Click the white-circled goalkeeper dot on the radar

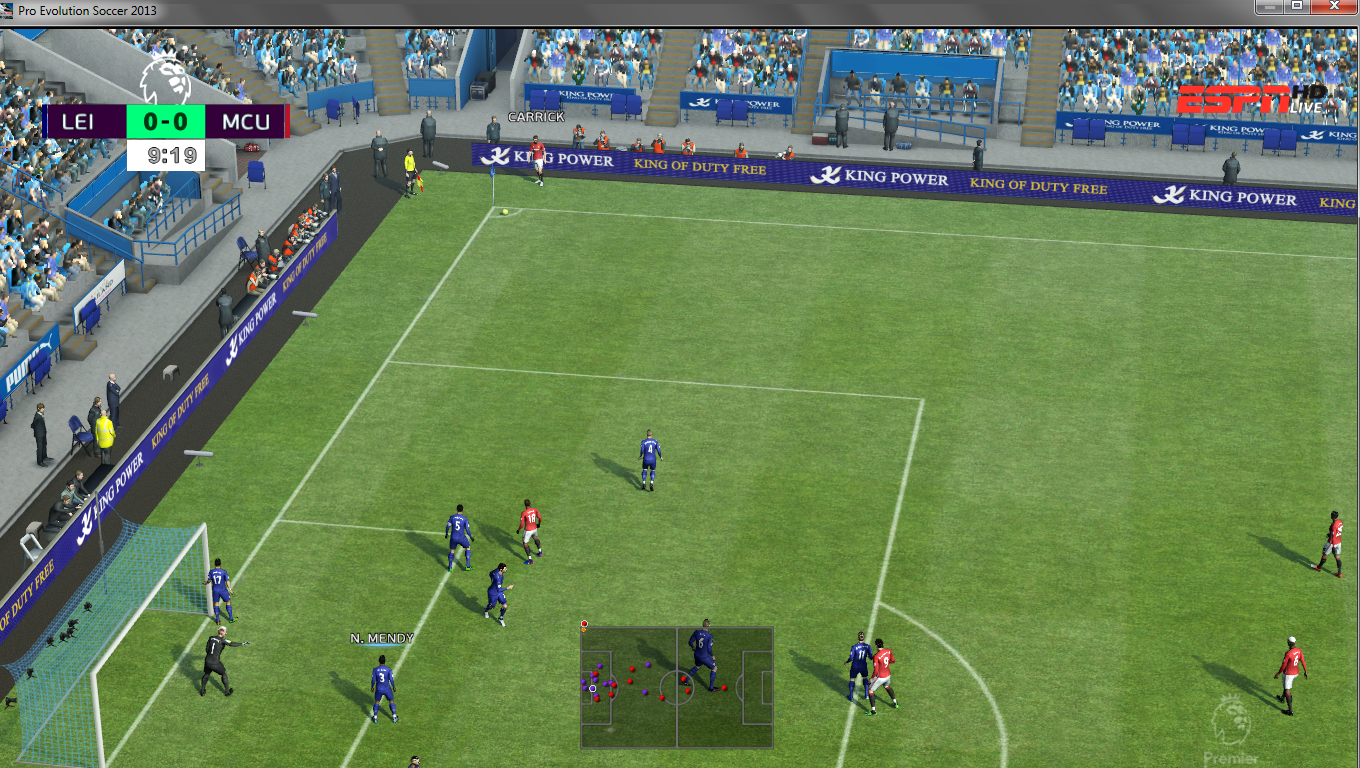(x=592, y=688)
